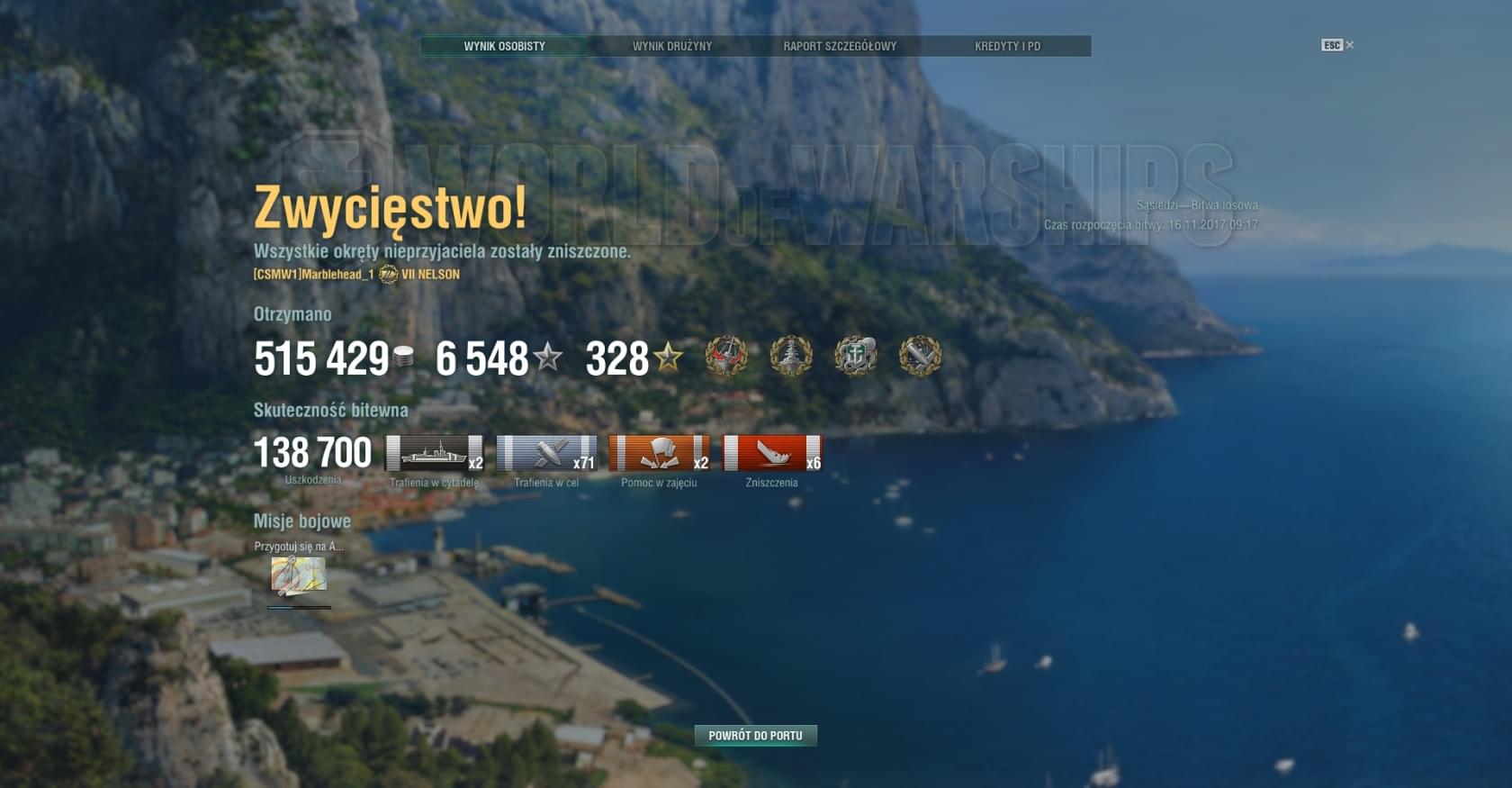Image resolution: width=1512 pixels, height=788 pixels.
Task: Select the Zniszczenia ribbon
Action: click(x=772, y=453)
